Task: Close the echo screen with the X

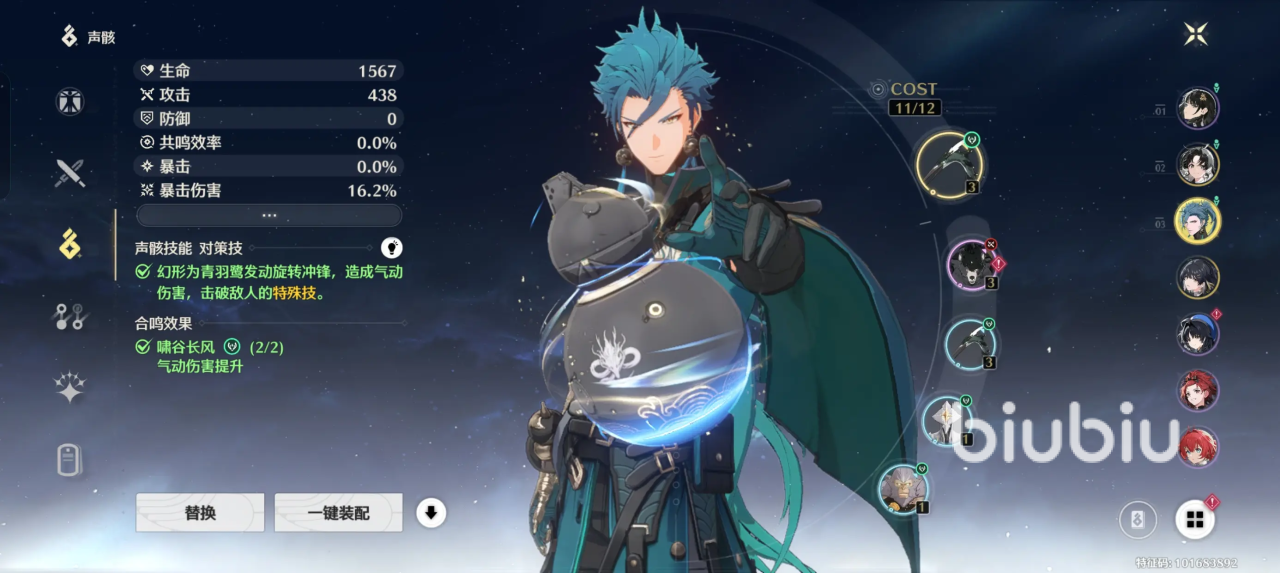Action: click(1196, 34)
